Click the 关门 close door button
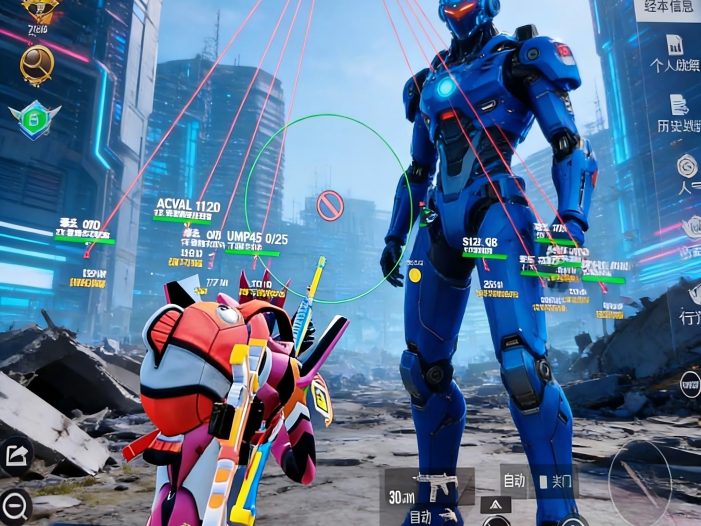Image resolution: width=701 pixels, height=526 pixels. pyautogui.click(x=556, y=482)
